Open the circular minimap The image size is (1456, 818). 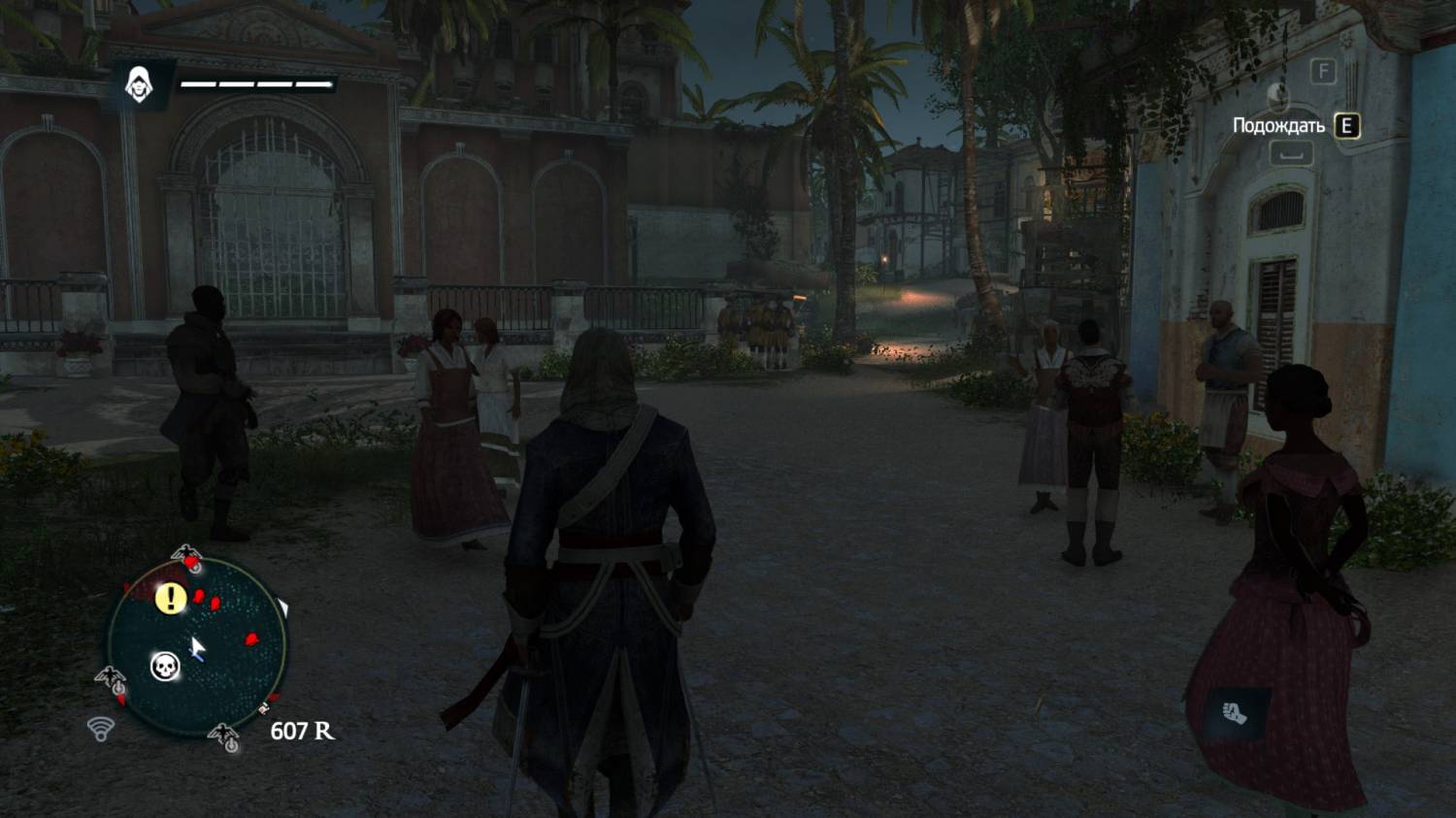pyautogui.click(x=197, y=646)
